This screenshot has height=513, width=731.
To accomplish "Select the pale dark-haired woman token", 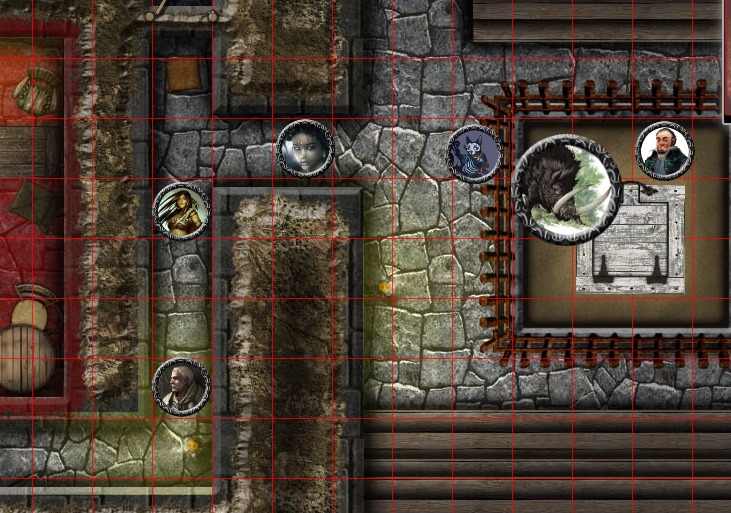I will [305, 149].
